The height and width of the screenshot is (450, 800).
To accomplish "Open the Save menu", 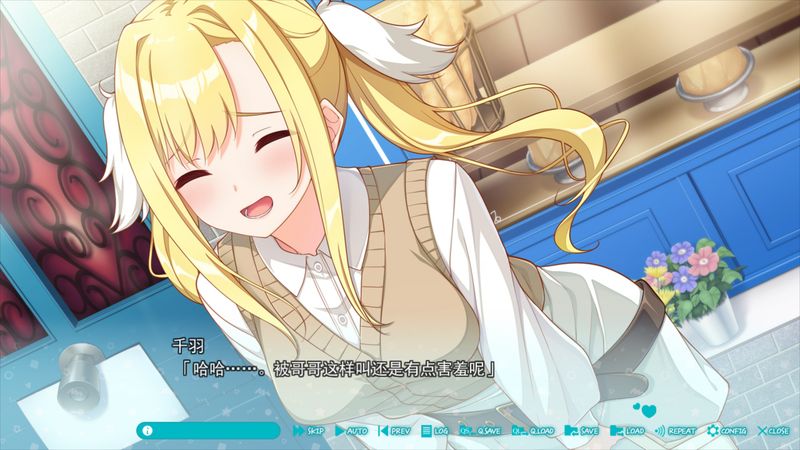I will [582, 430].
